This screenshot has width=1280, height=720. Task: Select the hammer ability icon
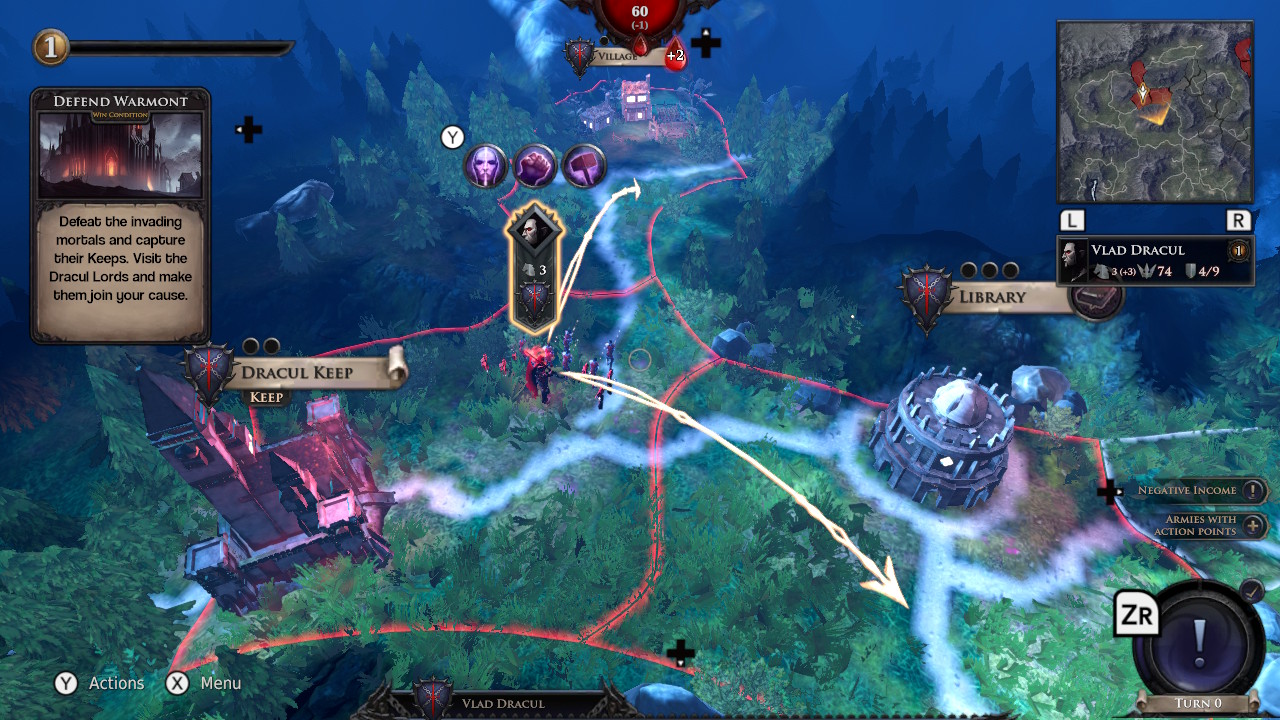(584, 165)
